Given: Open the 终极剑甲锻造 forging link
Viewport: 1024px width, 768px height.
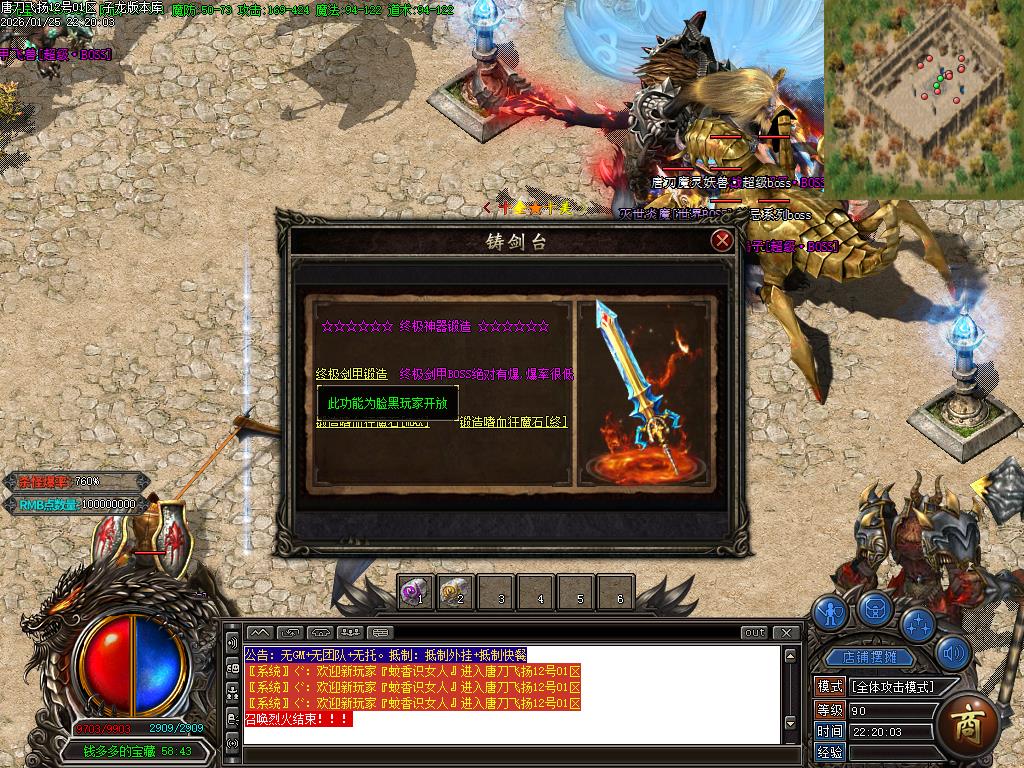Looking at the screenshot, I should (x=351, y=374).
